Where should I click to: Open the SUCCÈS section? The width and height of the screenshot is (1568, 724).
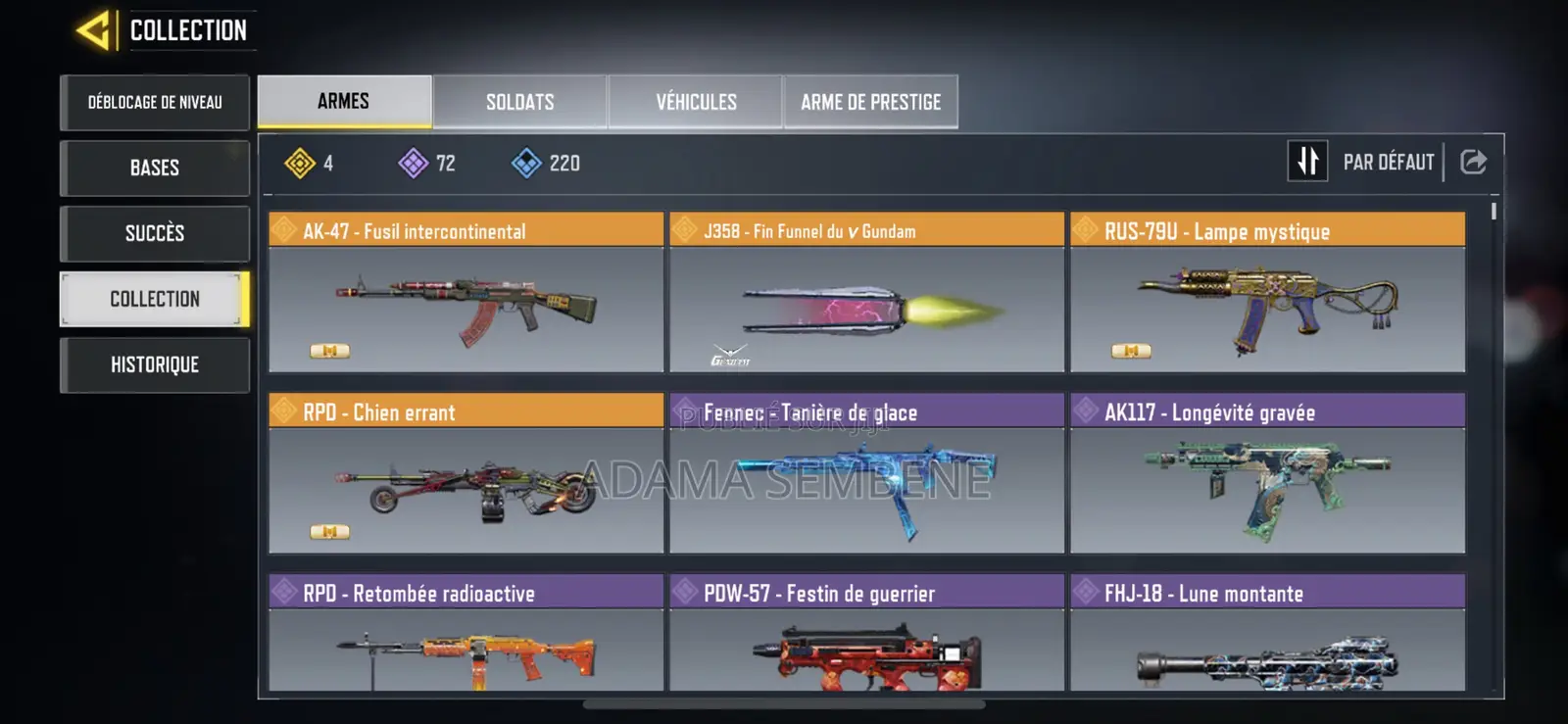(154, 233)
